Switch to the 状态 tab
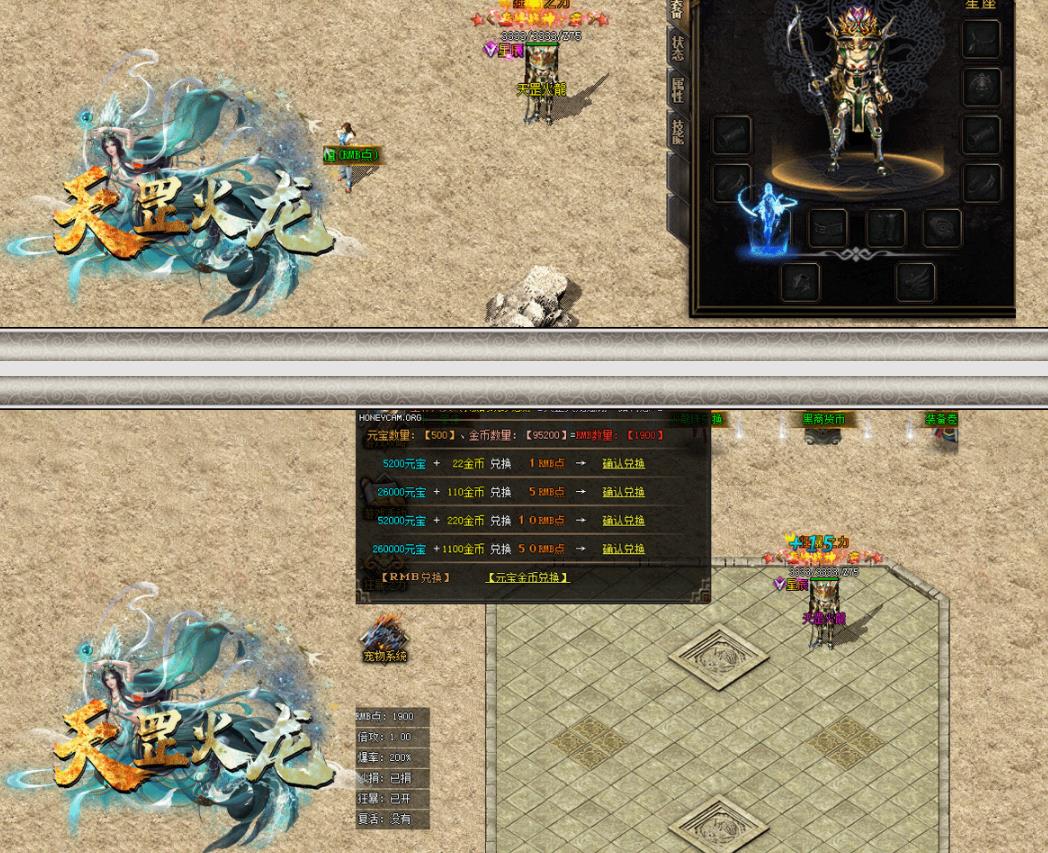 (x=678, y=48)
